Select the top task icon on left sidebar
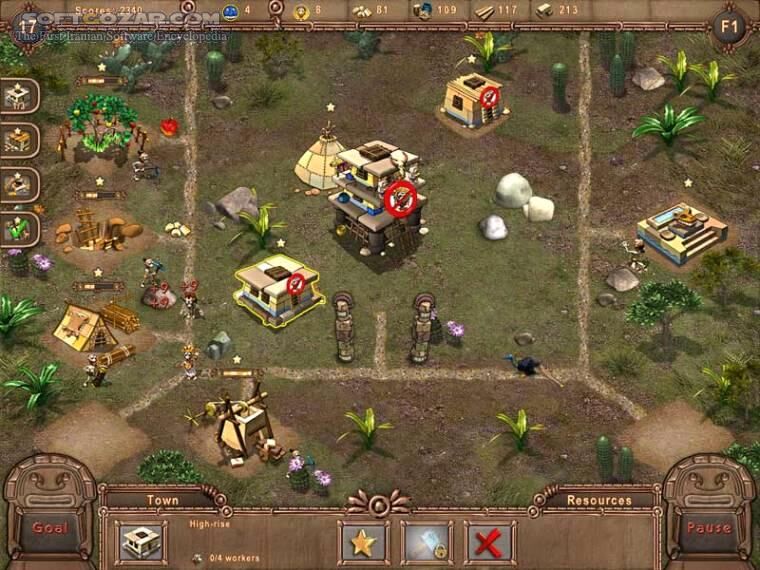 (19, 95)
